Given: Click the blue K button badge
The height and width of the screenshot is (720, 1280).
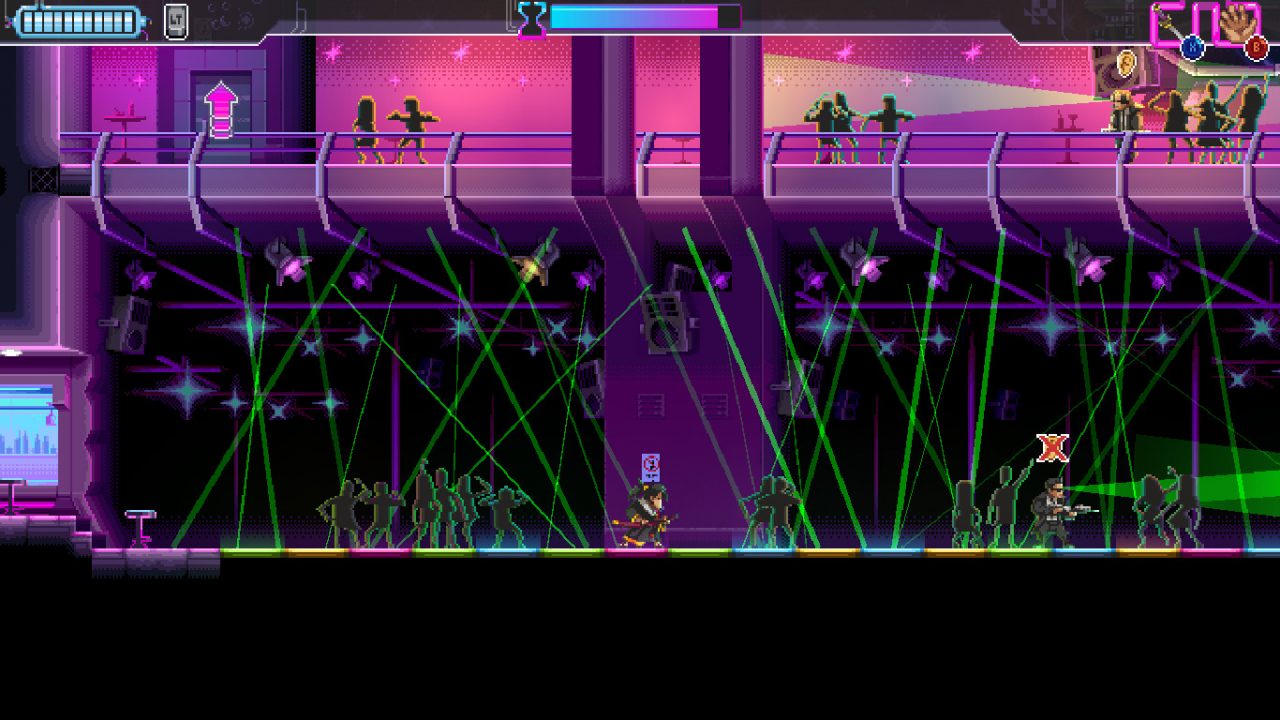Looking at the screenshot, I should pos(1192,47).
